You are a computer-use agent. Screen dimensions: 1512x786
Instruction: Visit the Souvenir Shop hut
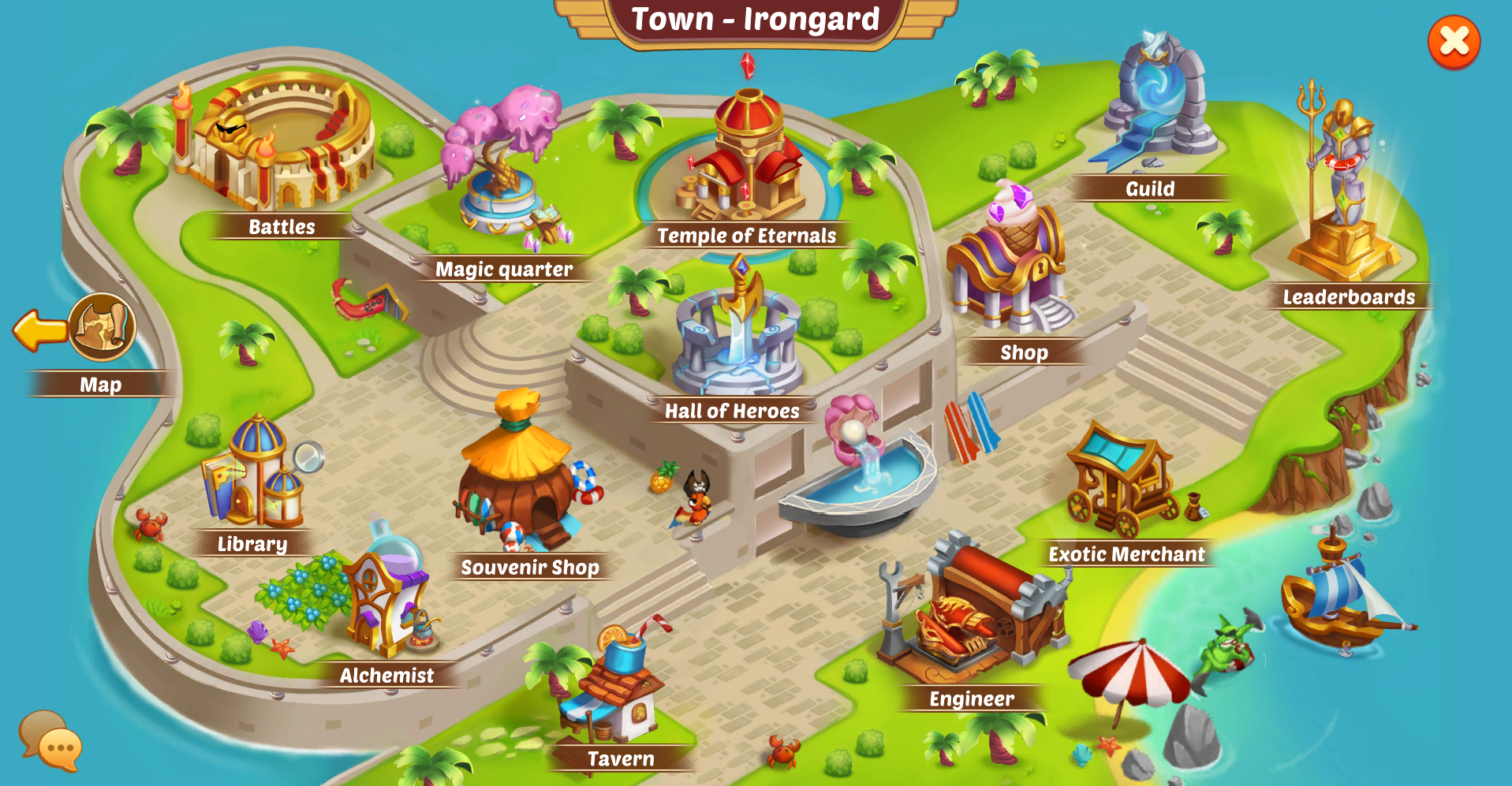click(x=521, y=481)
